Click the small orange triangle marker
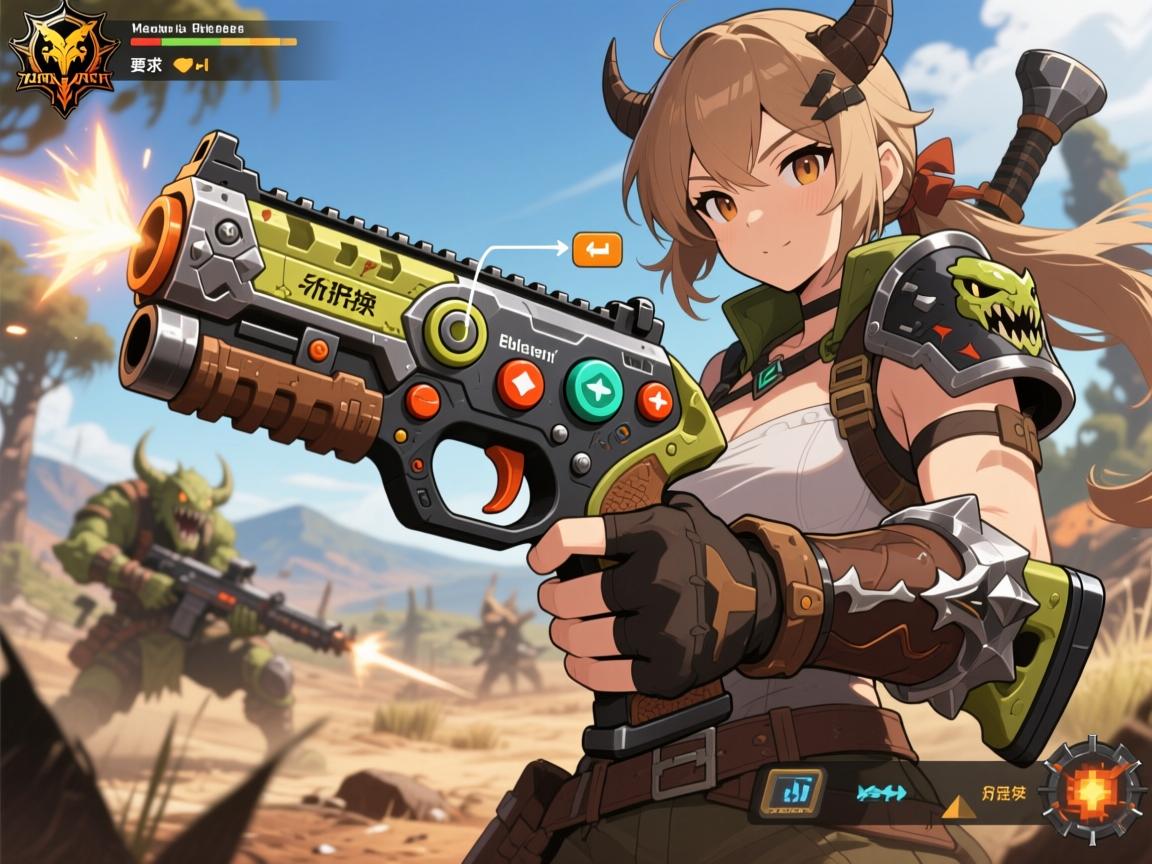Screen dimensions: 1152x864 tap(955, 807)
